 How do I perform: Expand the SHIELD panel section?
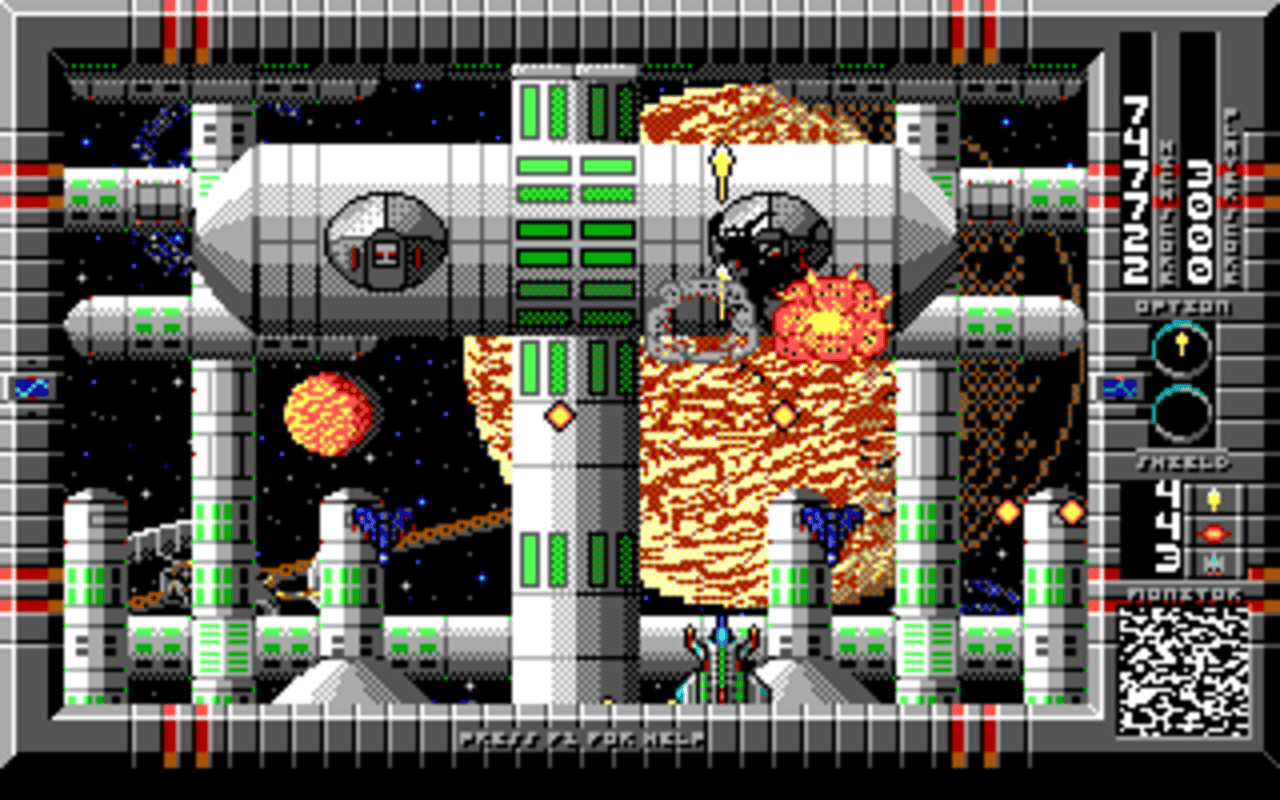pos(1185,461)
